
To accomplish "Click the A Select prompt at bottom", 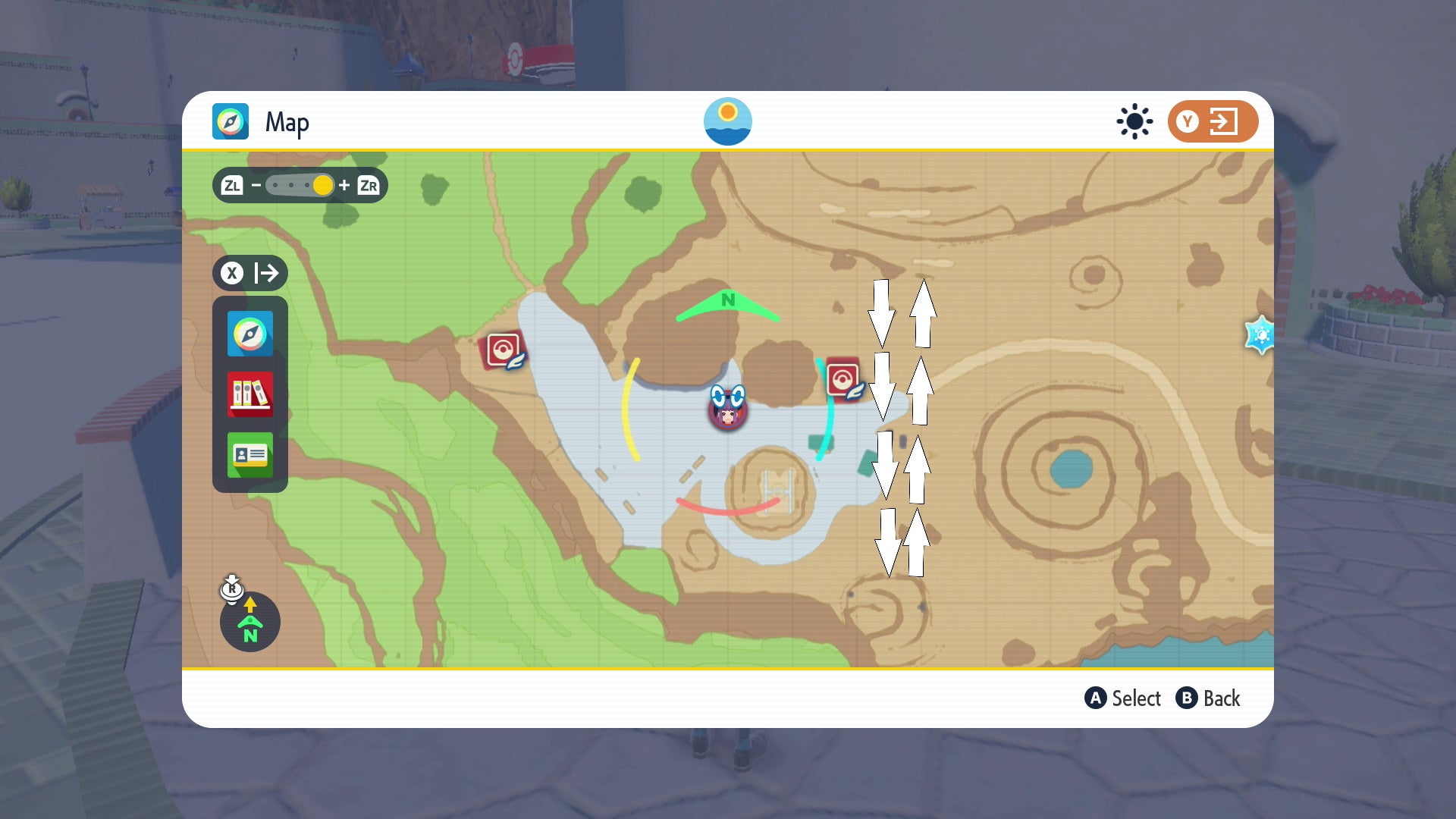I will pos(1123,698).
